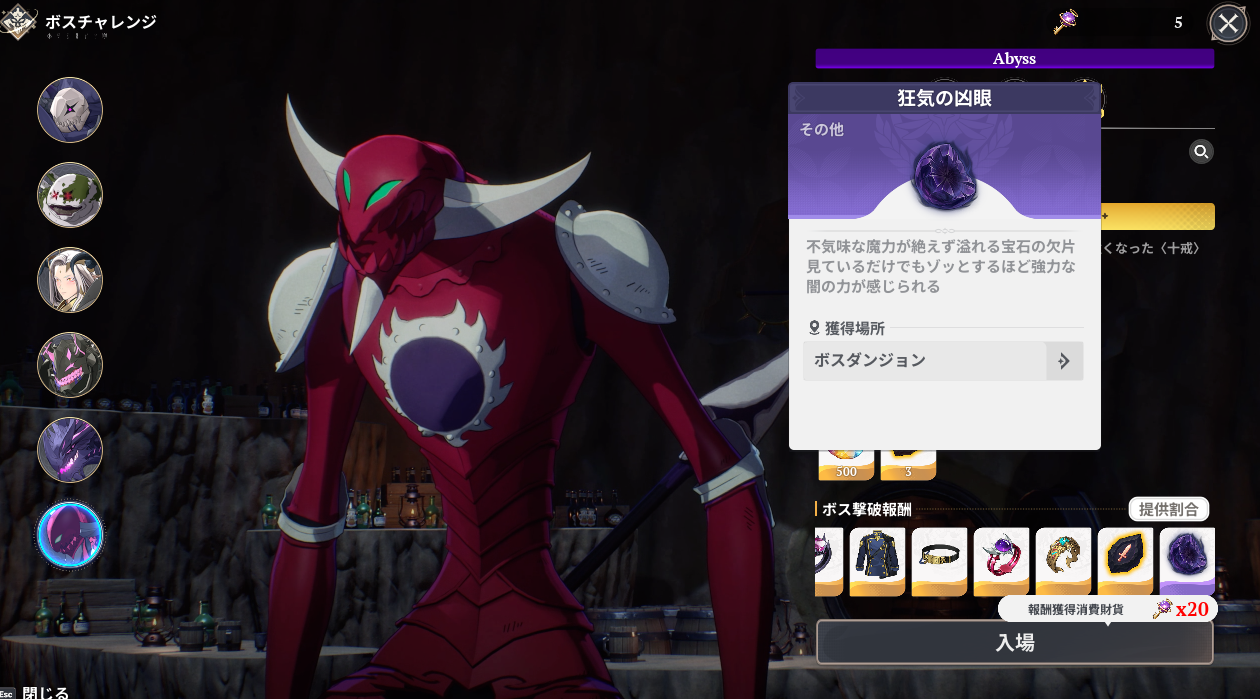Go to ボスダンジョン acquisition location

pyautogui.click(x=943, y=361)
